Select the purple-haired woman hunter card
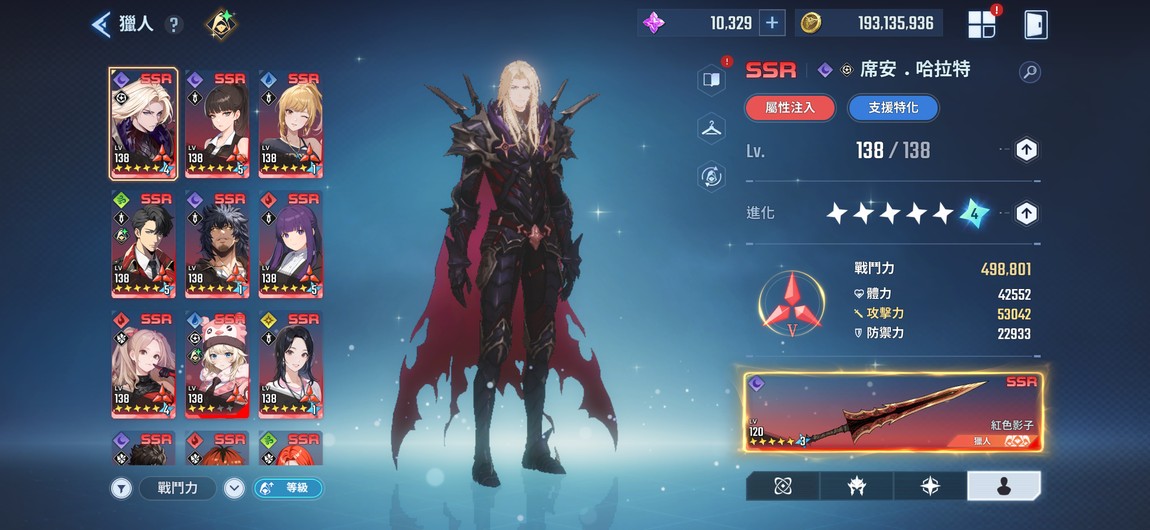The height and width of the screenshot is (530, 1150). 289,244
